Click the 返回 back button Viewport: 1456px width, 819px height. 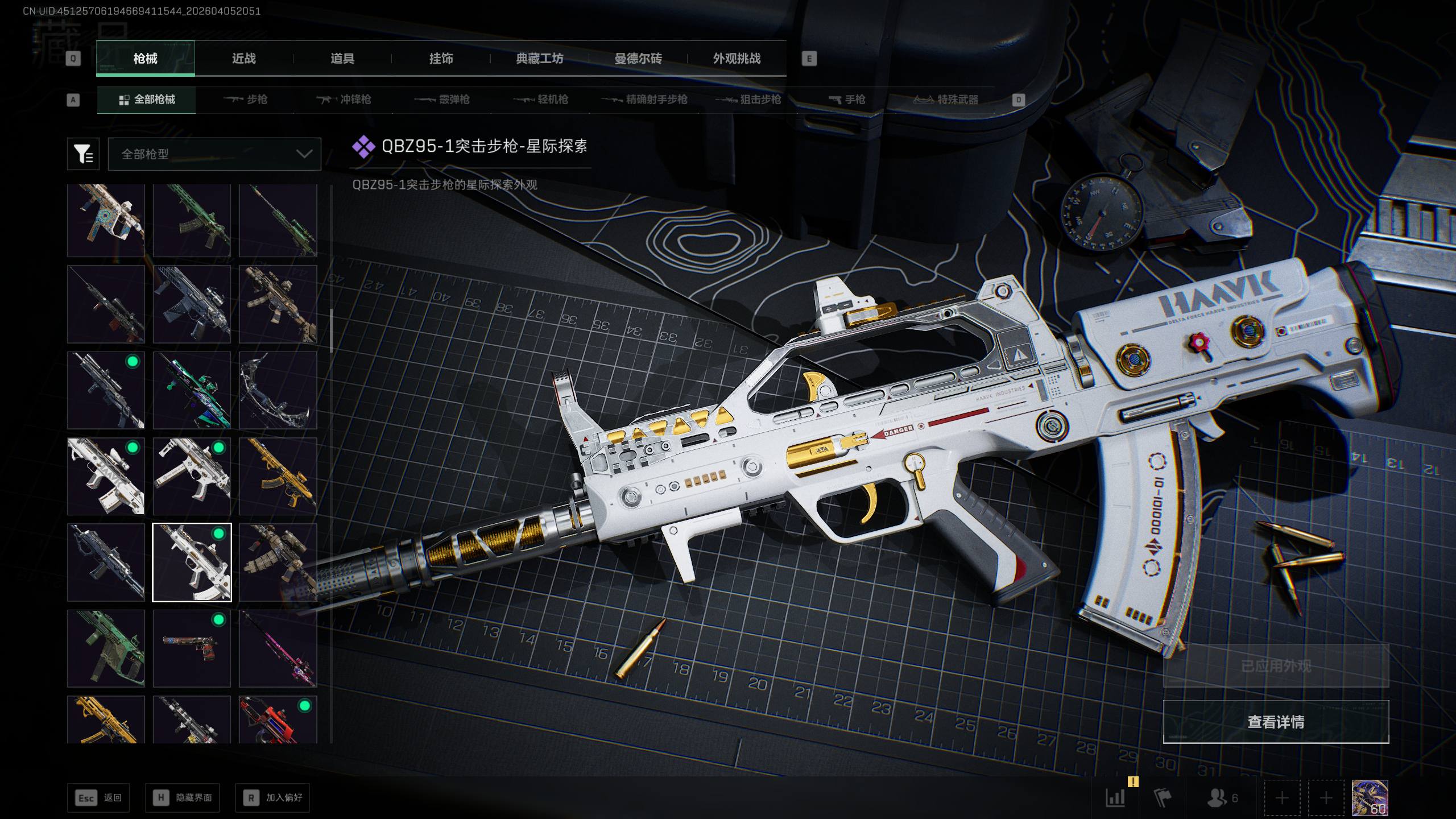[98, 798]
